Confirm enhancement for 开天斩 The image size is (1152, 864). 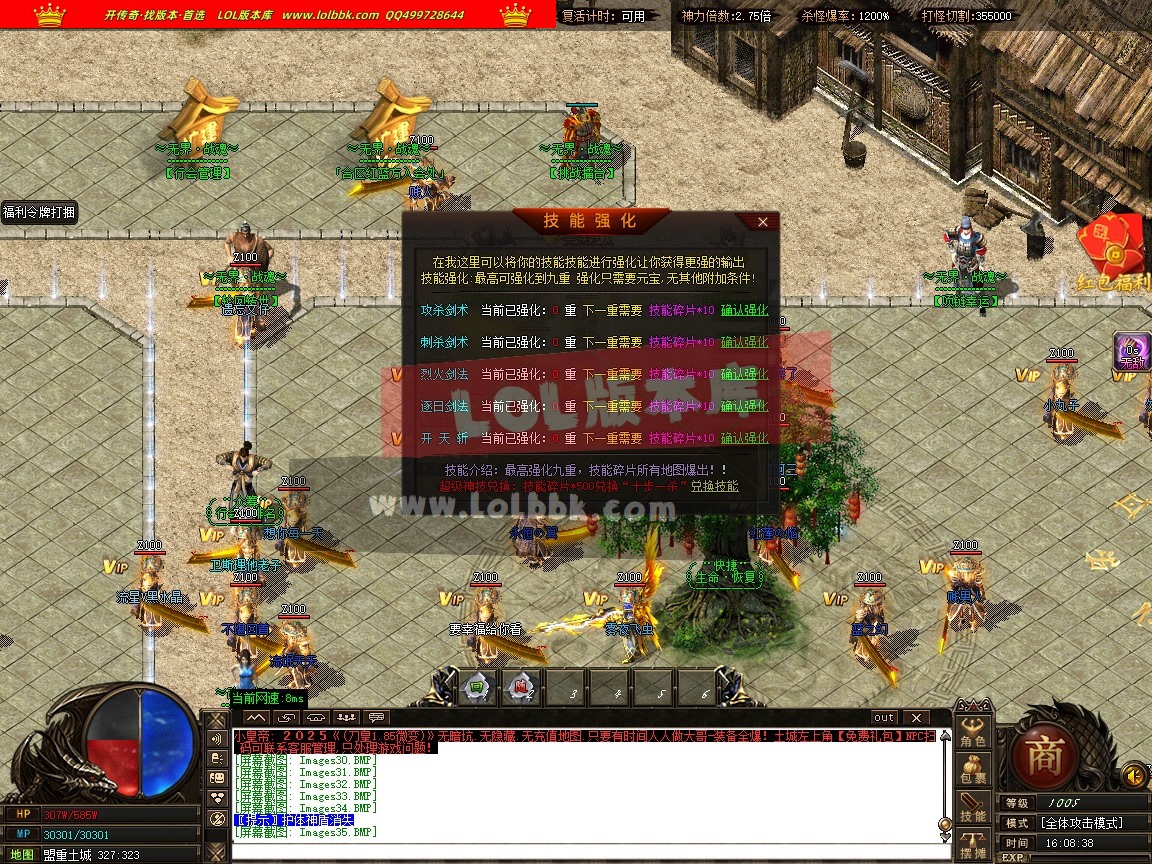pyautogui.click(x=744, y=438)
